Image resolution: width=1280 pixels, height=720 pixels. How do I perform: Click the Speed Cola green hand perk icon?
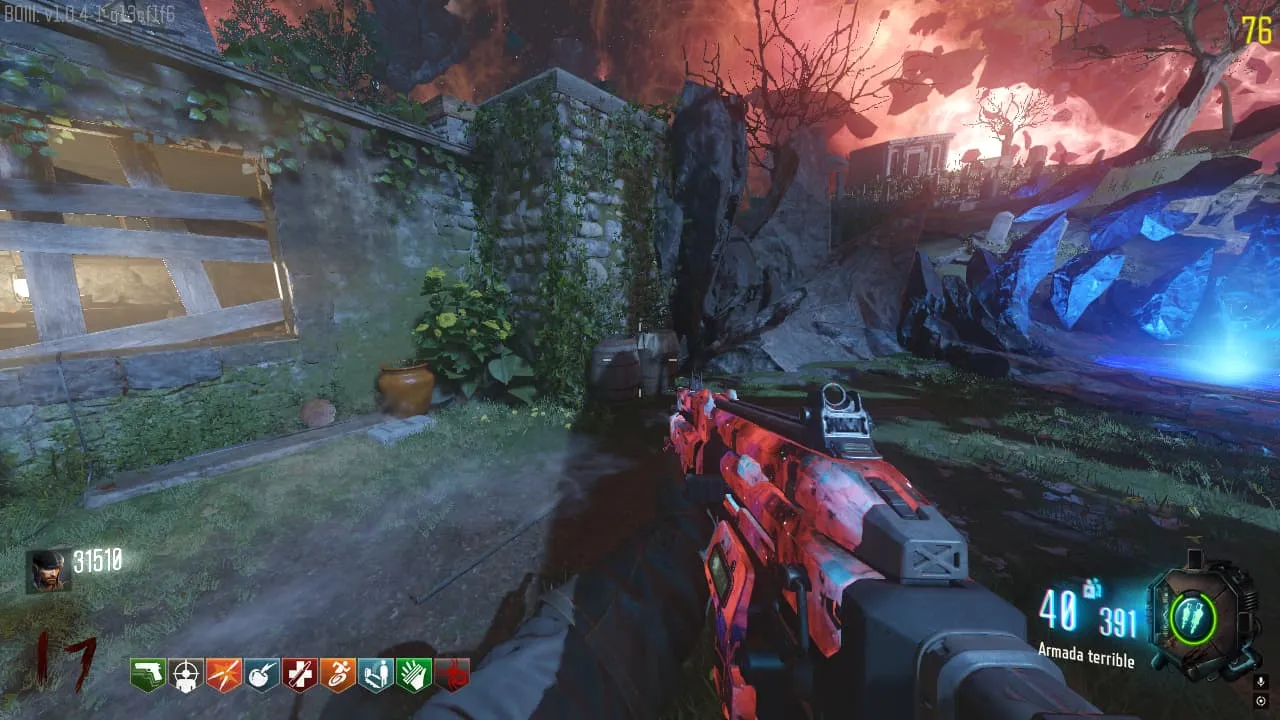coord(414,675)
